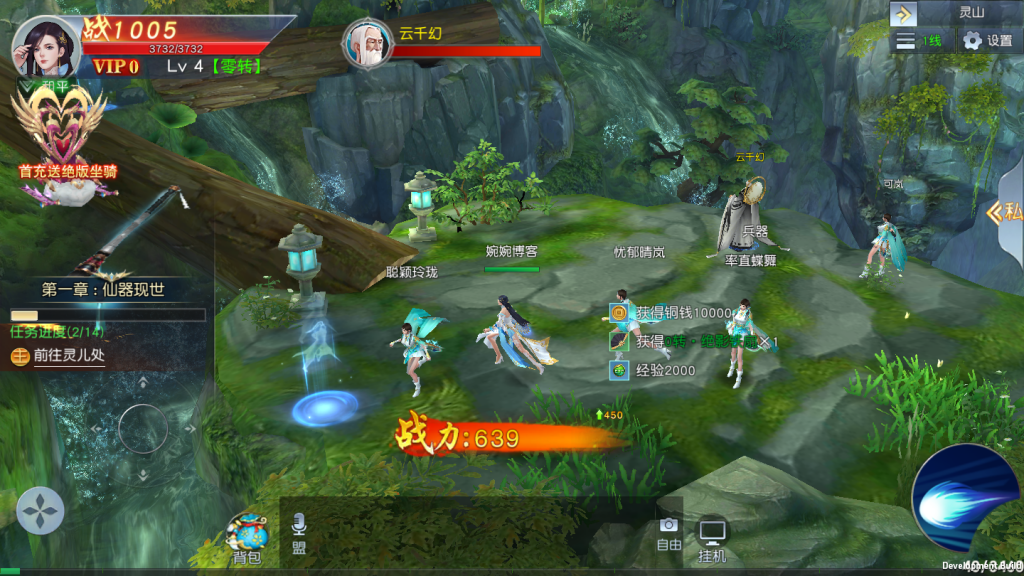
Task: Use the blue comet attack skill
Action: (x=963, y=499)
